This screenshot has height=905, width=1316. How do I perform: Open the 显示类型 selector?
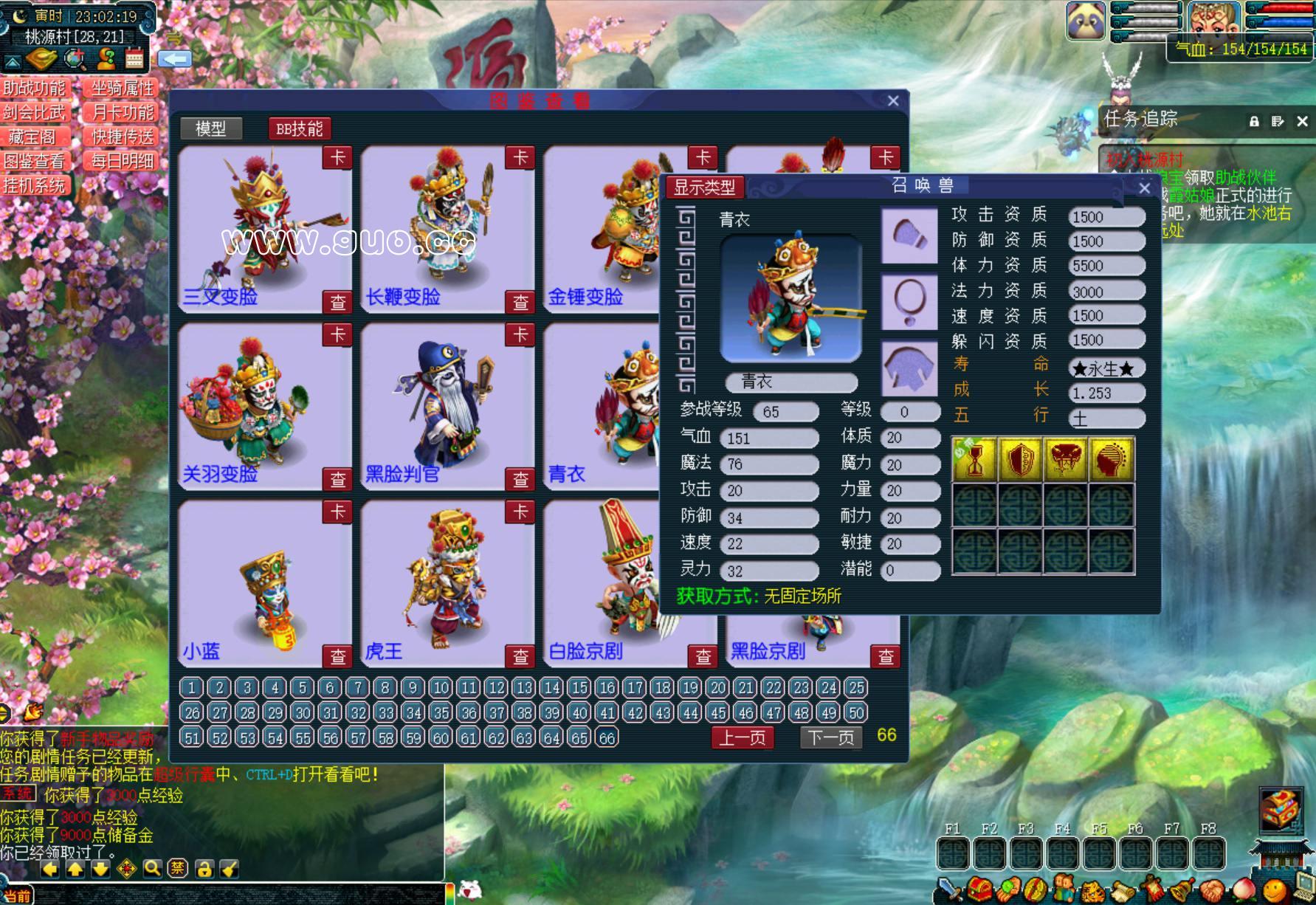704,187
